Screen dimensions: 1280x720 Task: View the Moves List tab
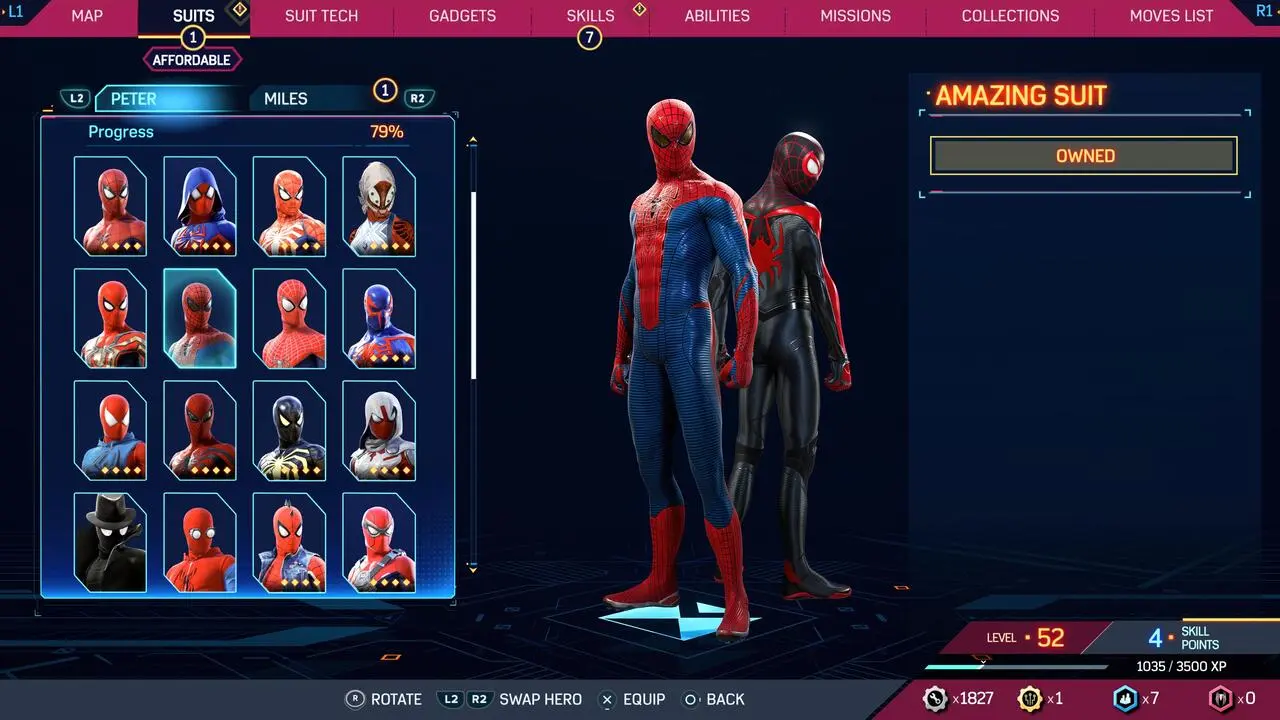click(1171, 16)
